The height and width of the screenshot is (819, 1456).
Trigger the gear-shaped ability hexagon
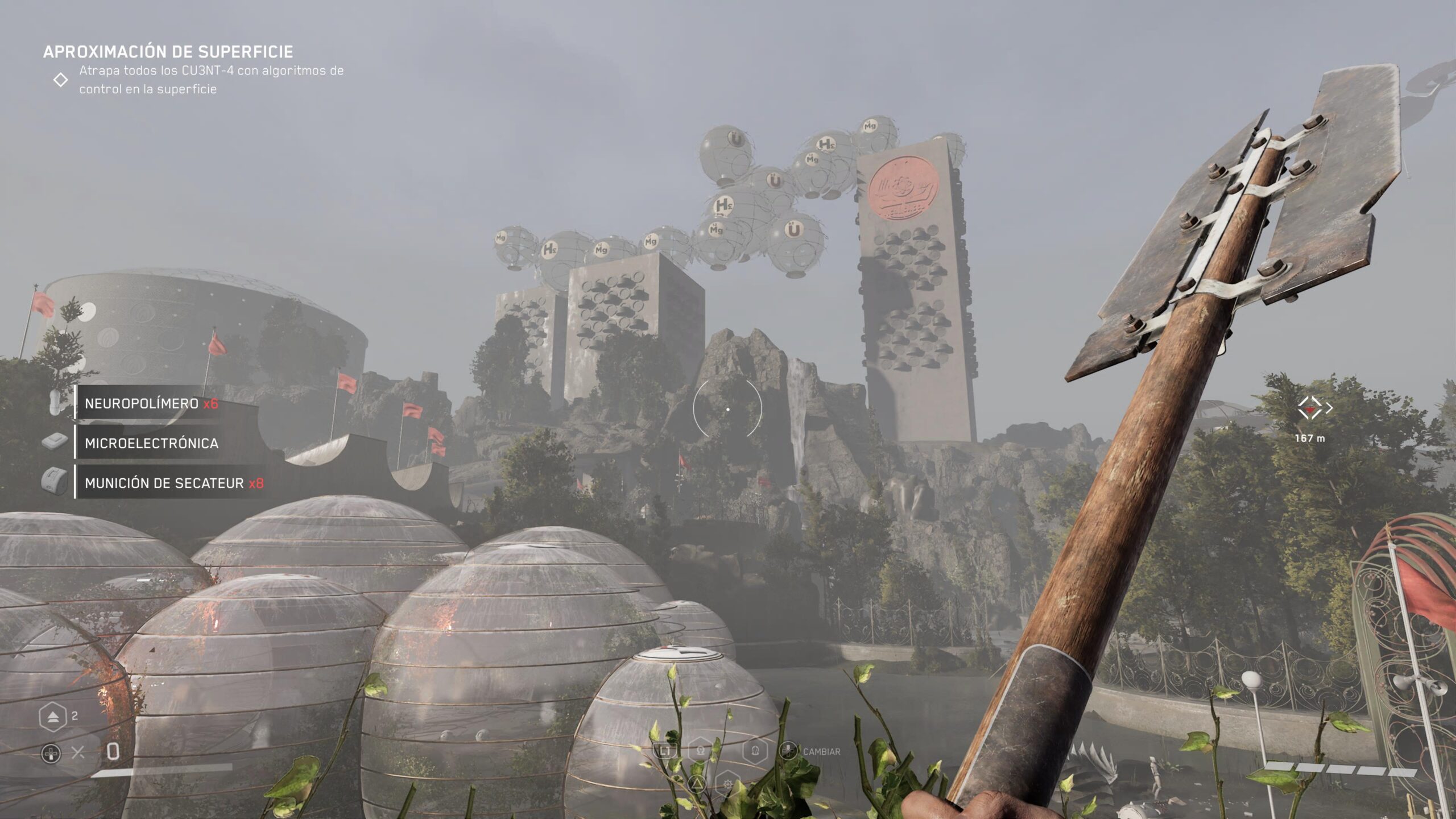[x=727, y=785]
